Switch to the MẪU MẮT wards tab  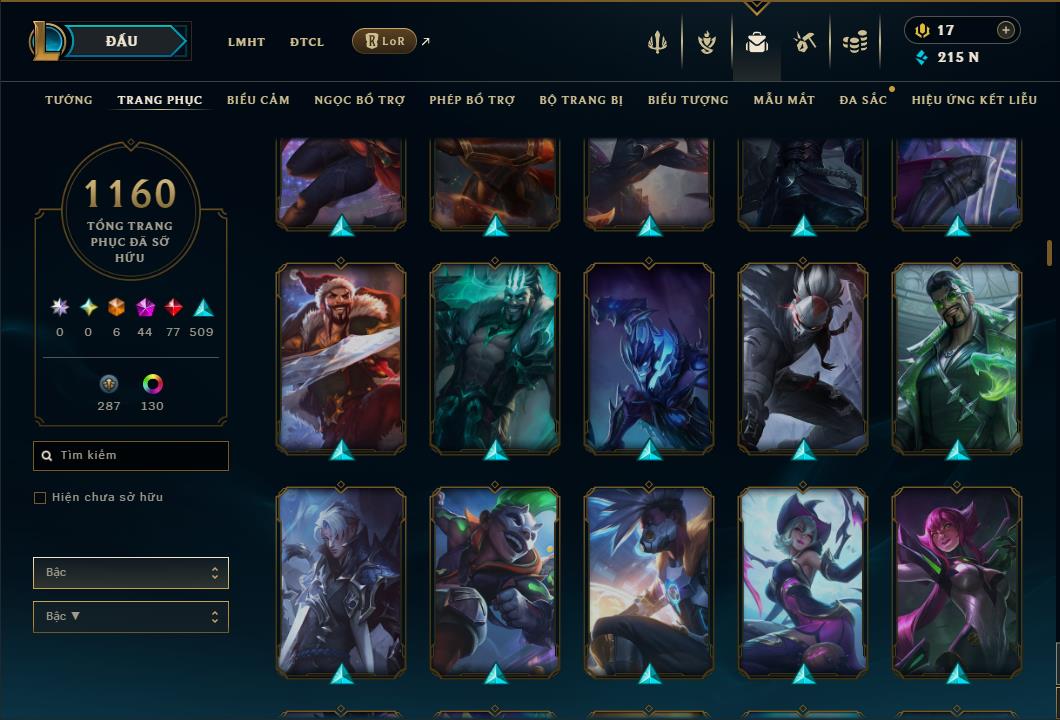click(784, 100)
